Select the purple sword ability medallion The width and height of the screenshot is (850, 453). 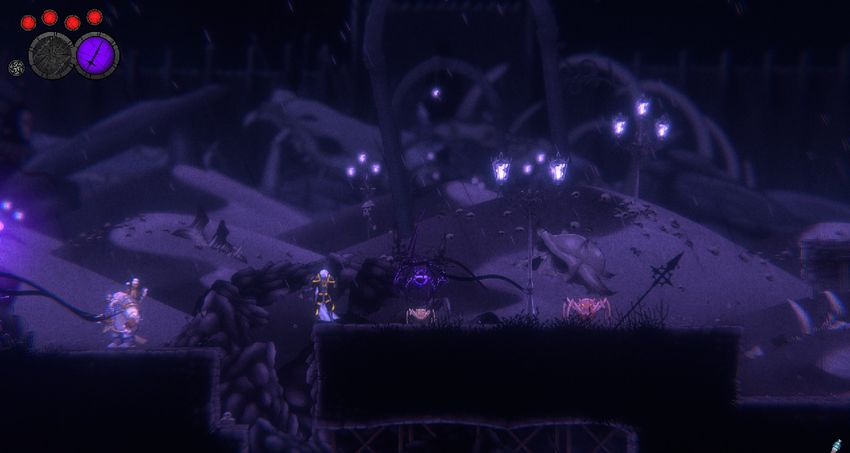[x=97, y=54]
